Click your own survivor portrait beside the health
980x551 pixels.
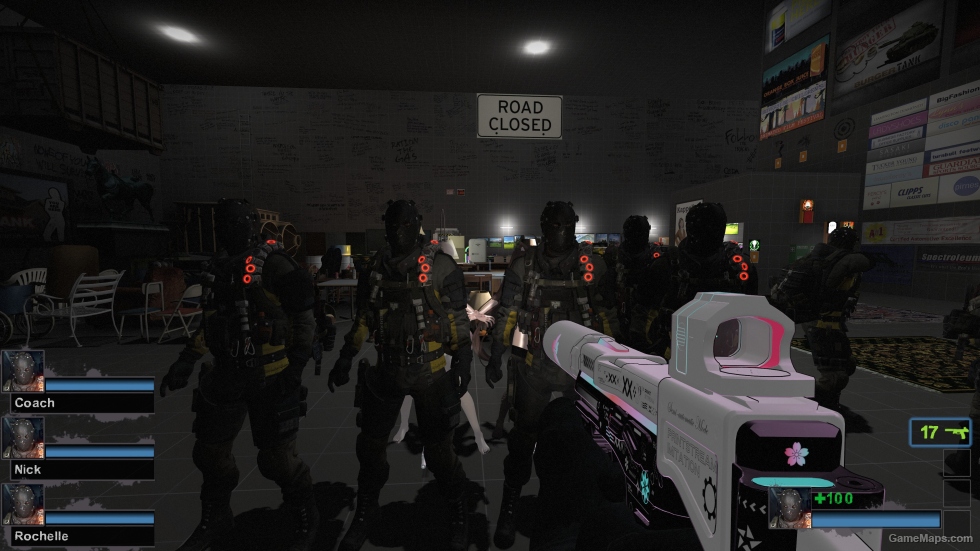click(x=788, y=507)
